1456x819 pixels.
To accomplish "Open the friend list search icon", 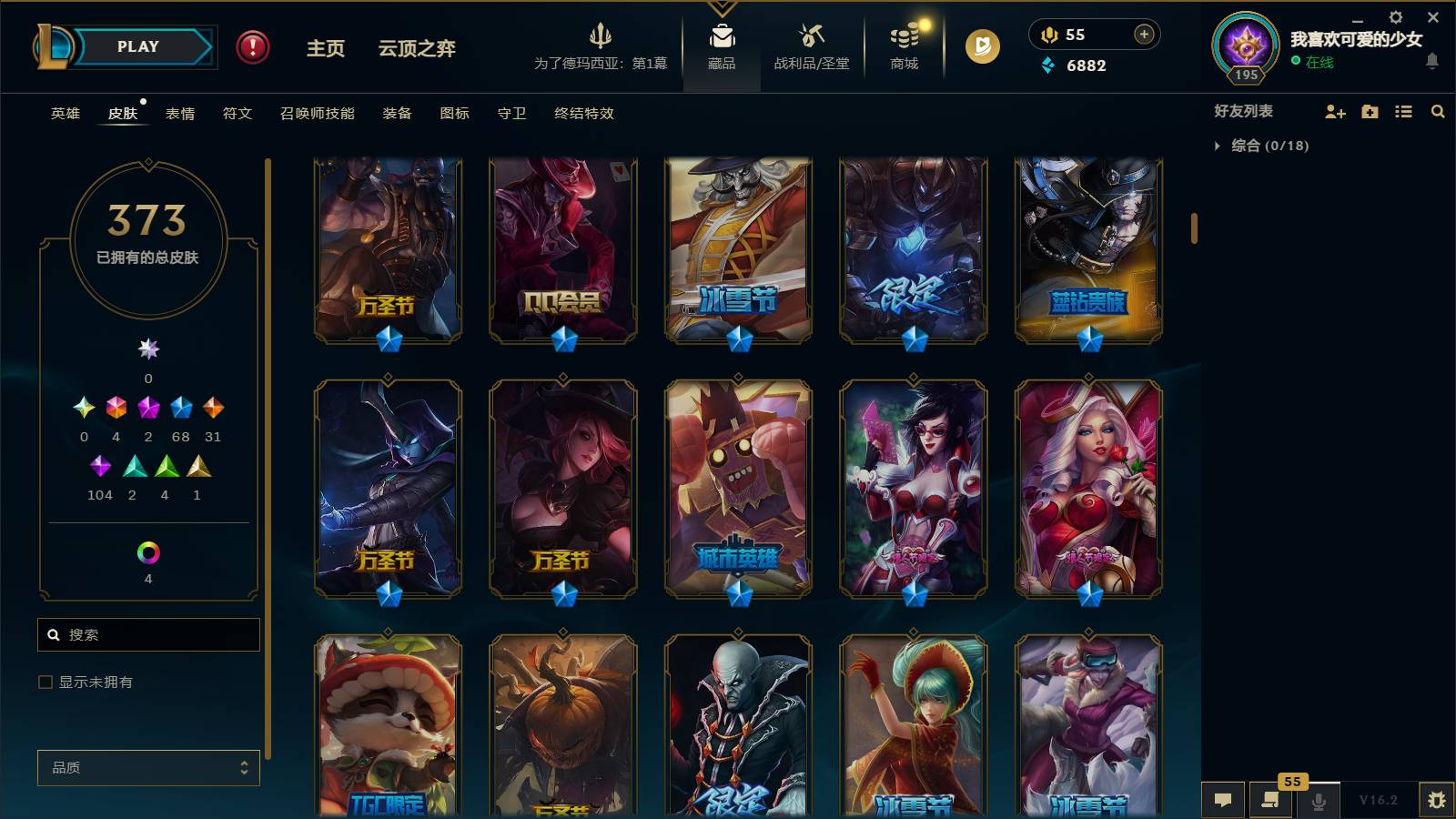I will pyautogui.click(x=1438, y=112).
